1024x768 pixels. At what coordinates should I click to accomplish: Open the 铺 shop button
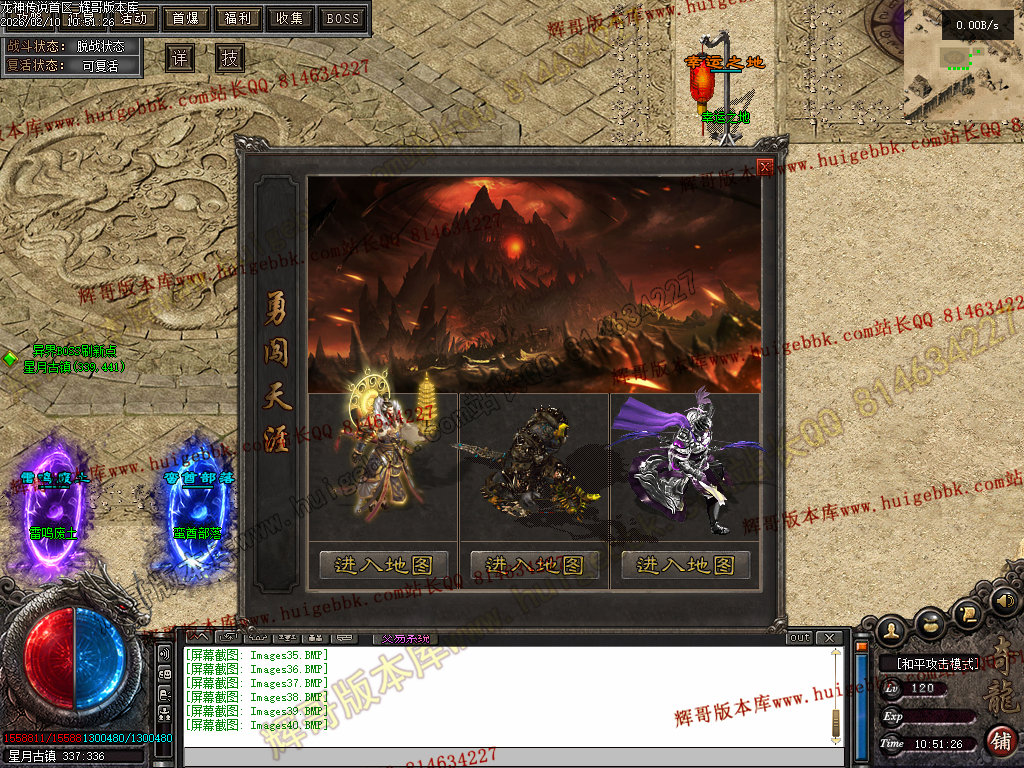[1000, 741]
